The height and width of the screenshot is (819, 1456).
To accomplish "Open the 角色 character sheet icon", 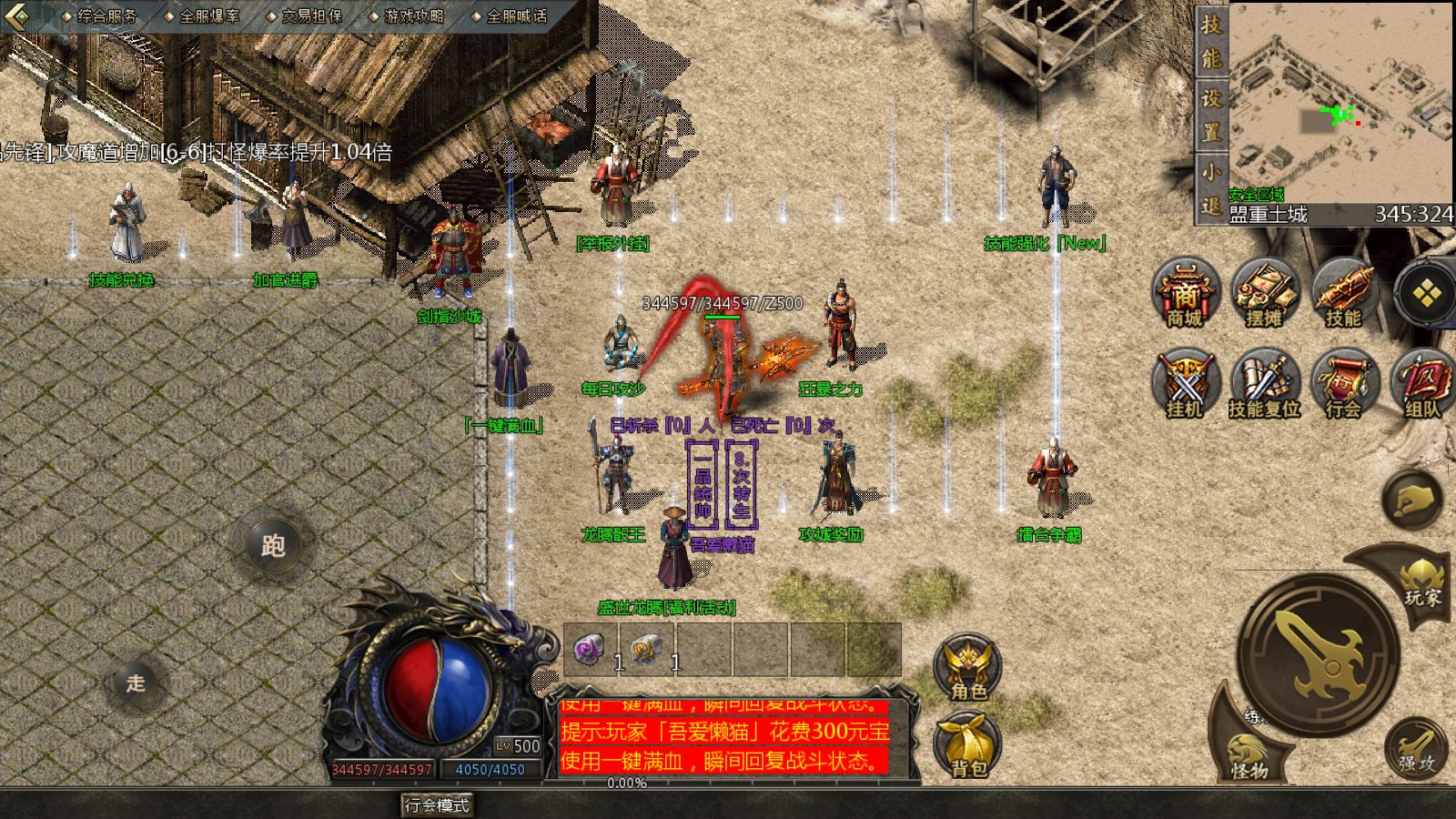I will click(968, 669).
